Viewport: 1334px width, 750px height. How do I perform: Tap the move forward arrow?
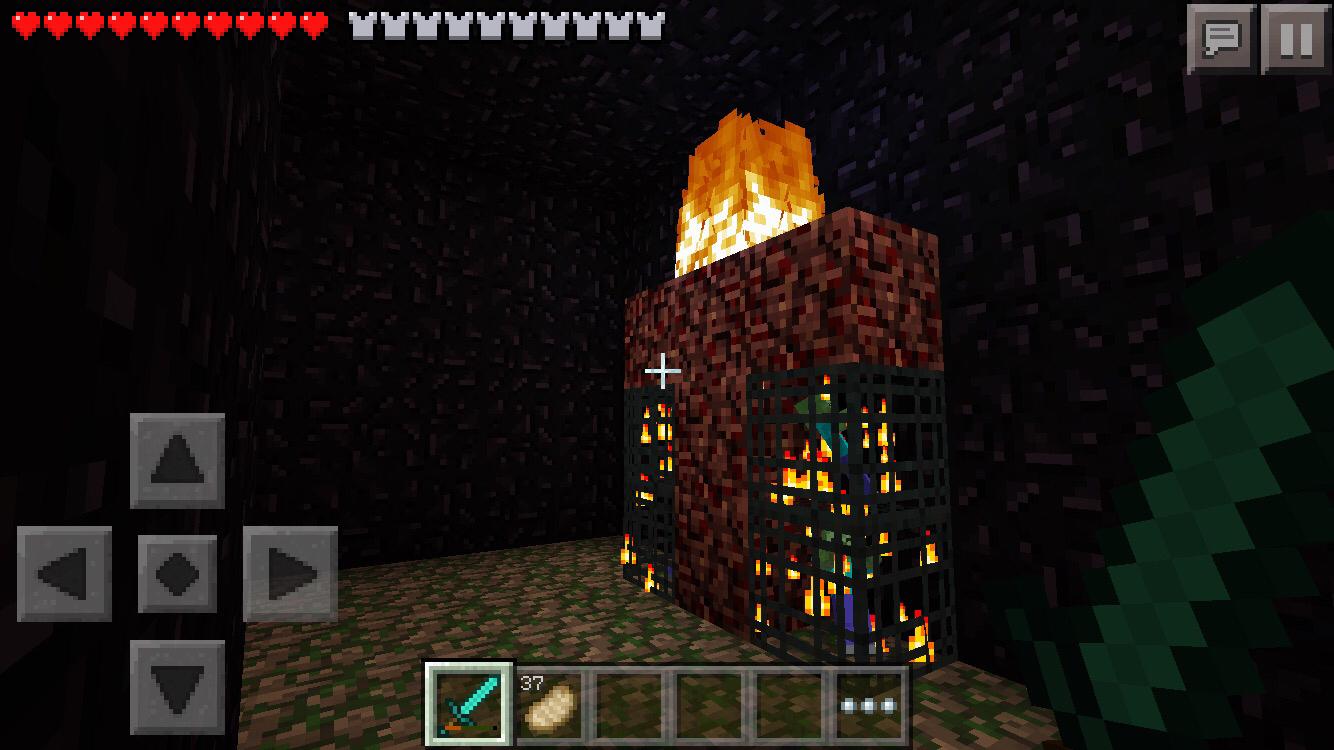click(177, 461)
